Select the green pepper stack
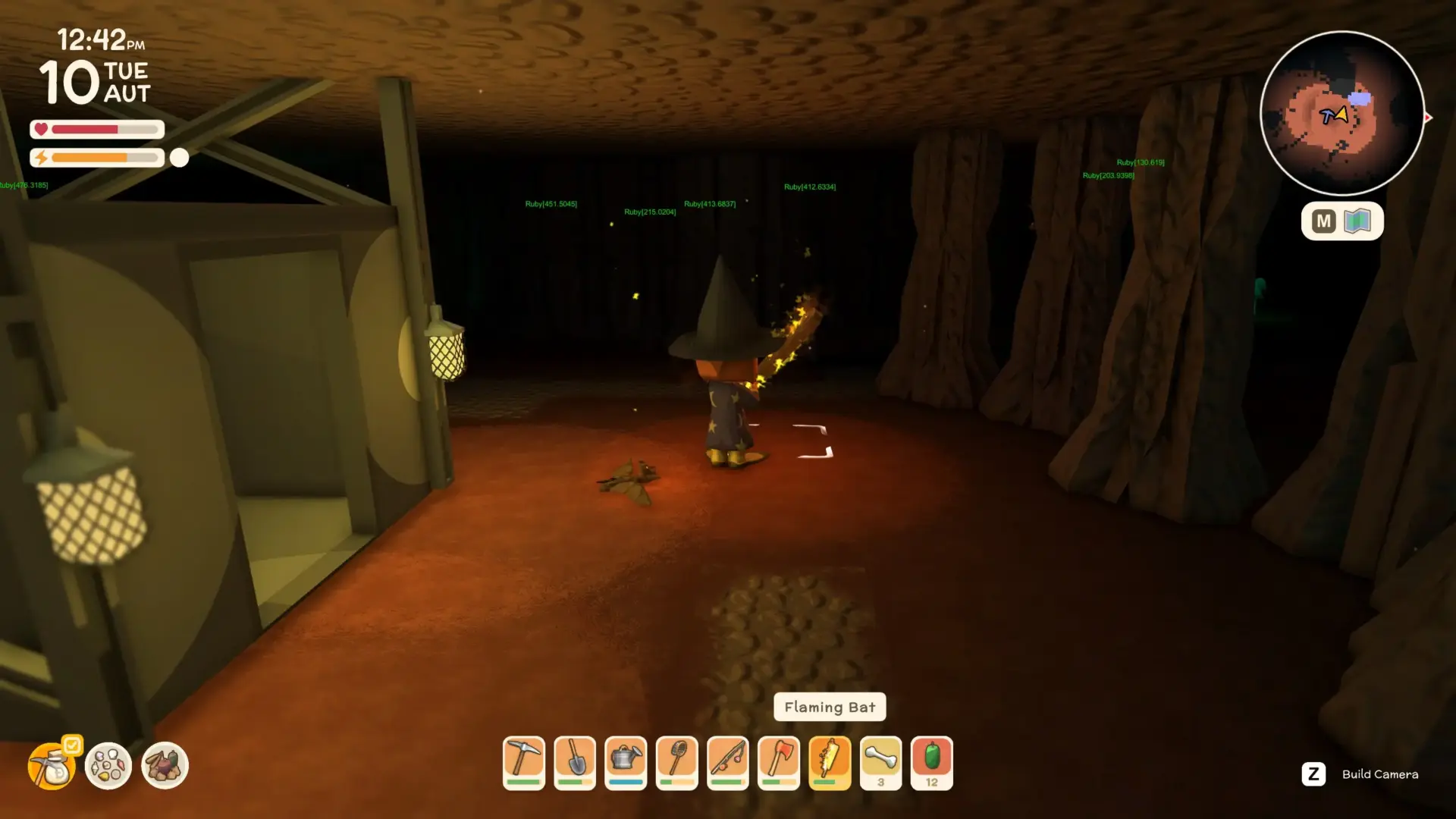Image resolution: width=1456 pixels, height=819 pixels. (x=931, y=762)
